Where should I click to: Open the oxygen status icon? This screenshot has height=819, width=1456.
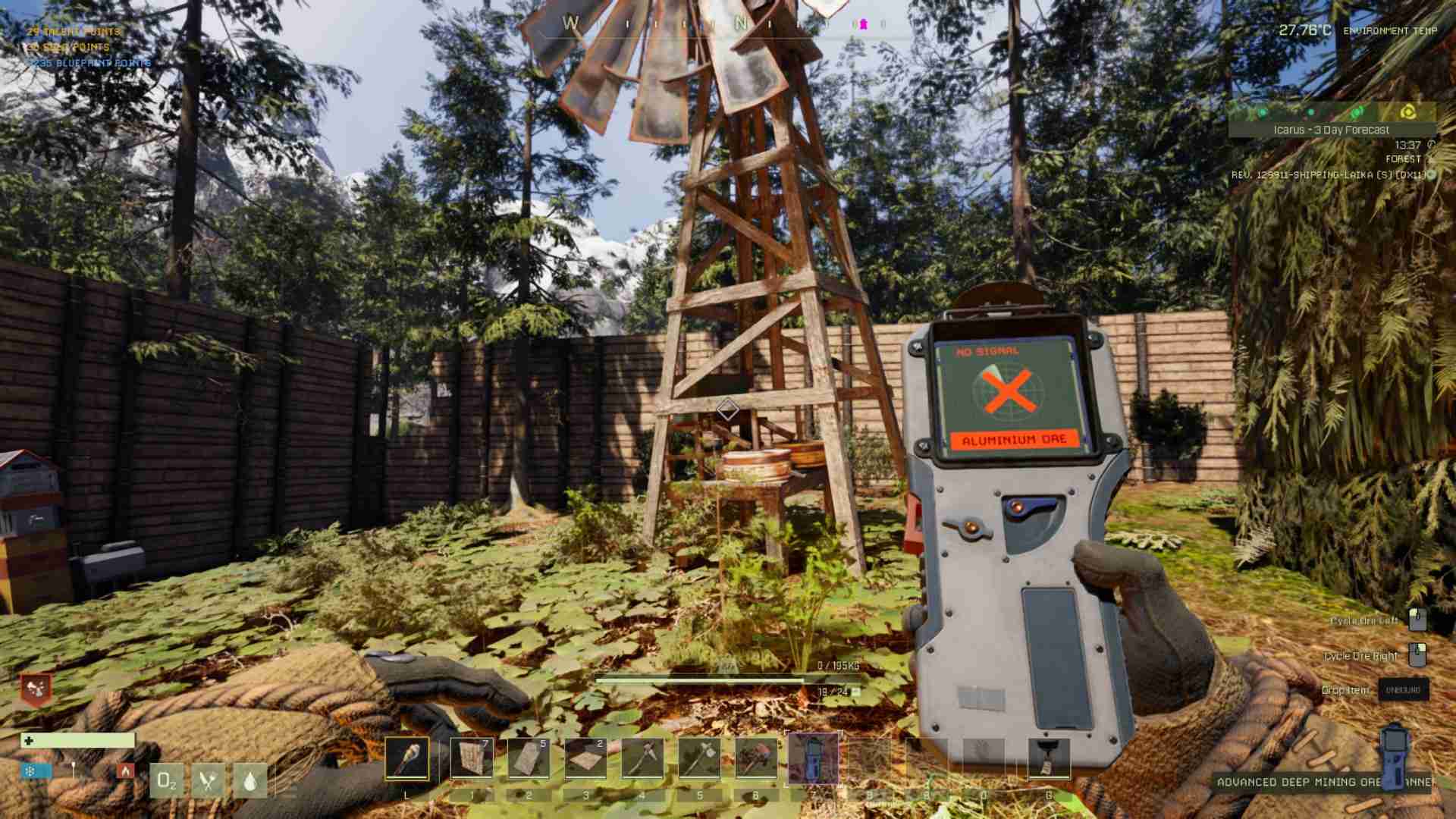(x=166, y=780)
